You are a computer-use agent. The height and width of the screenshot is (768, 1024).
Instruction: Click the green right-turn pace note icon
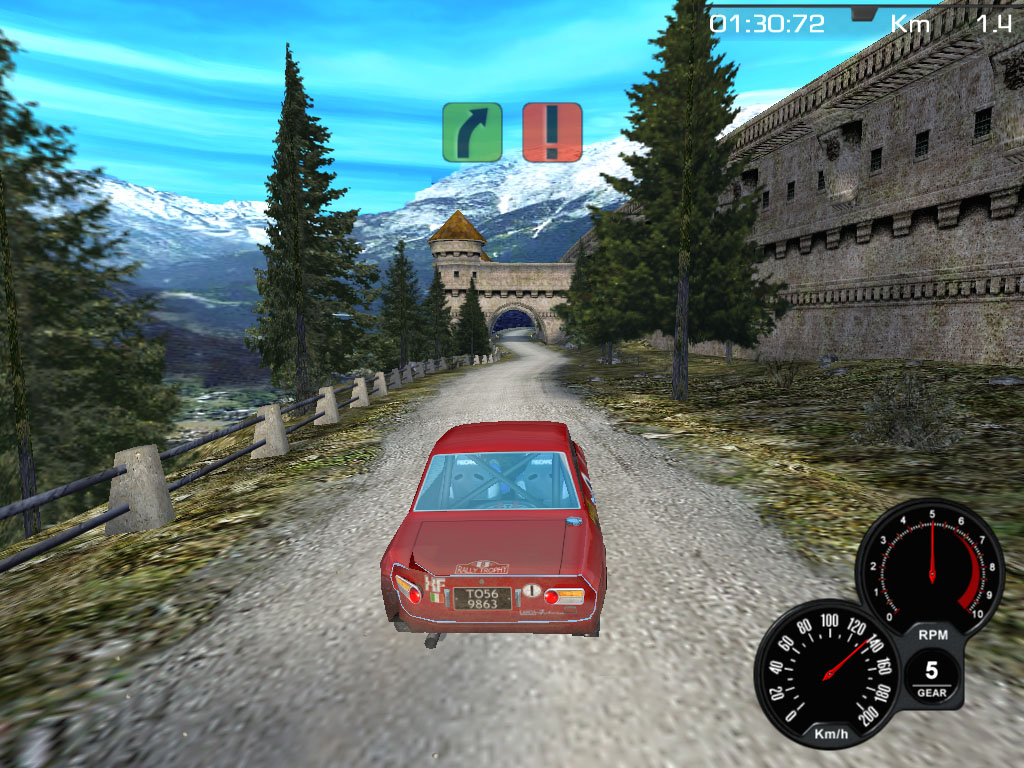(472, 132)
